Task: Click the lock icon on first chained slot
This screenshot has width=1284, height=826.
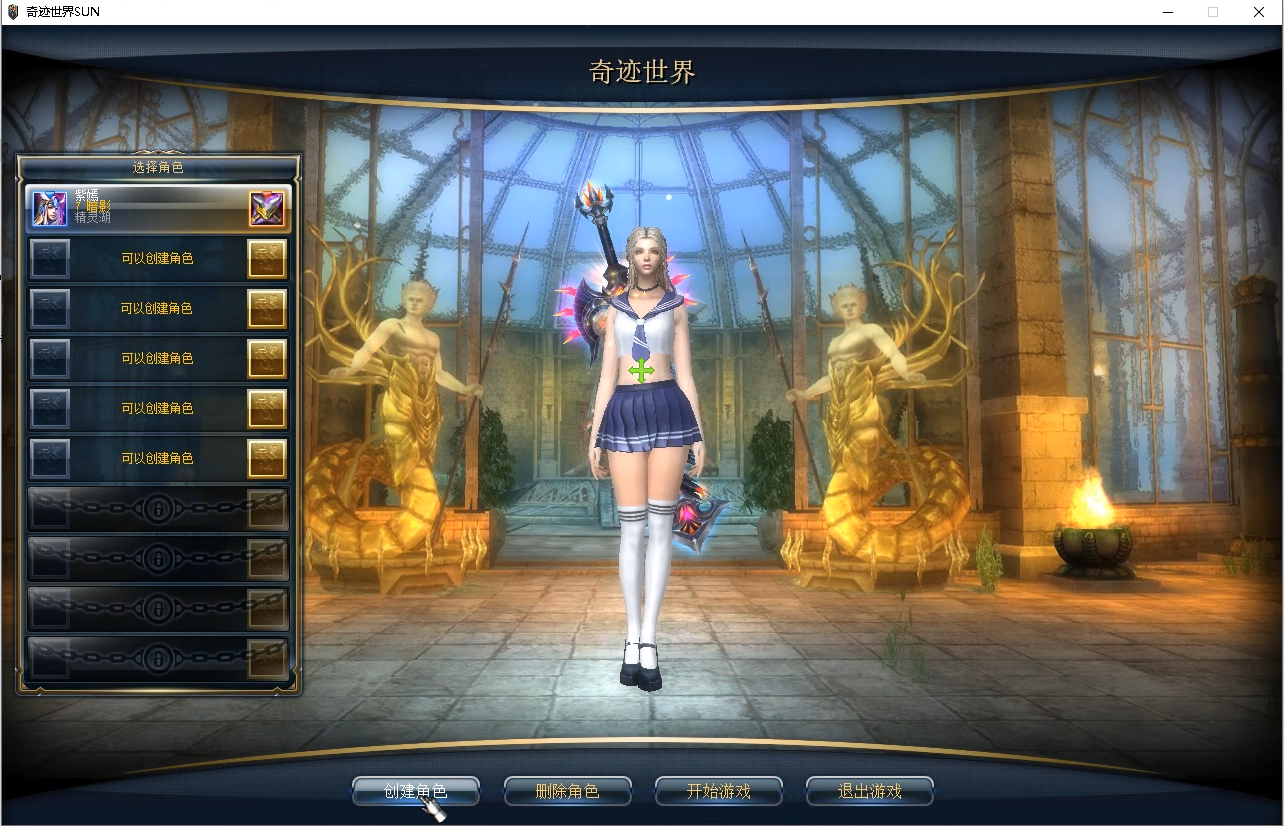Action: click(x=158, y=508)
